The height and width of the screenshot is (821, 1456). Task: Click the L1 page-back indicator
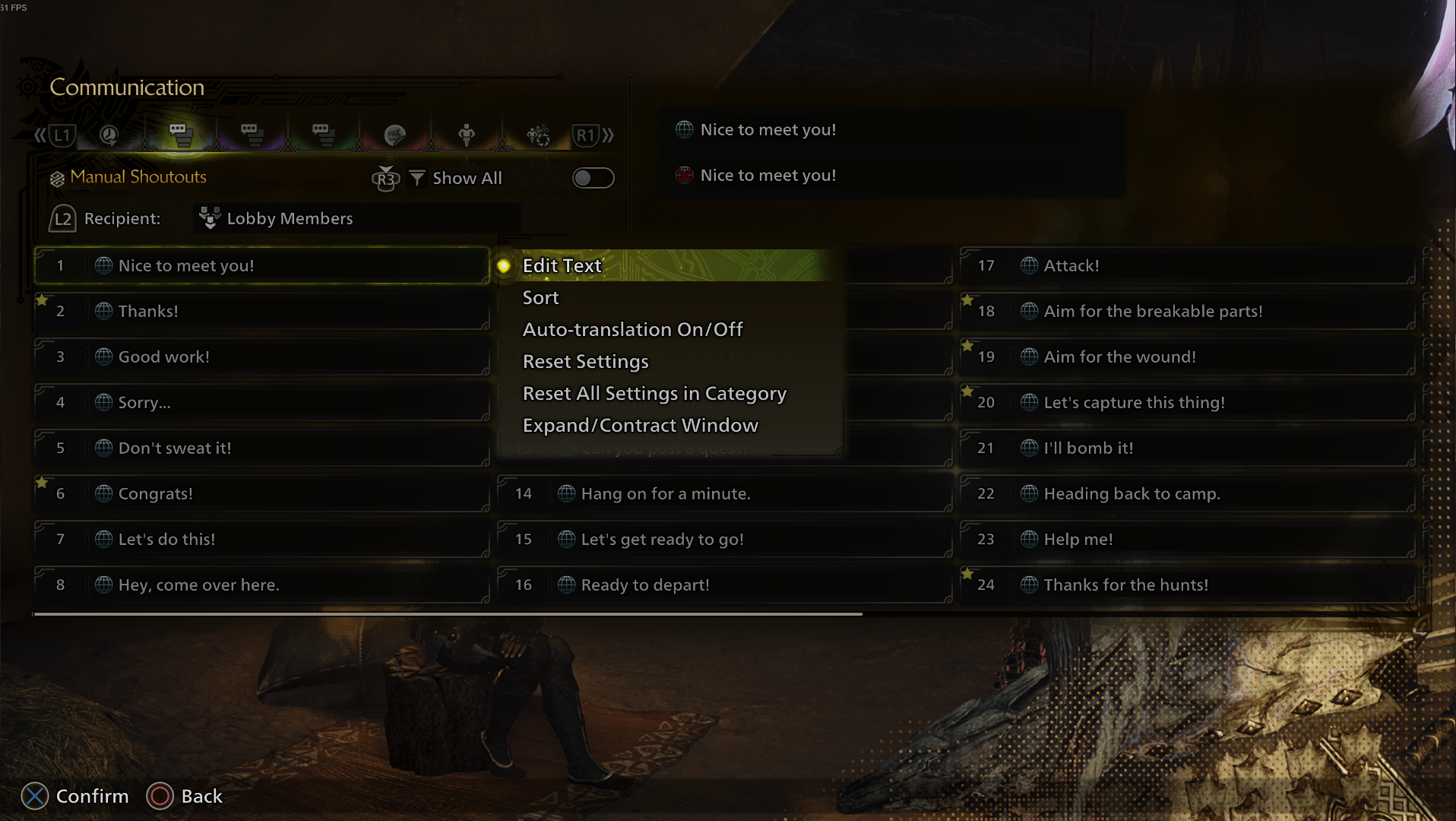coord(62,135)
